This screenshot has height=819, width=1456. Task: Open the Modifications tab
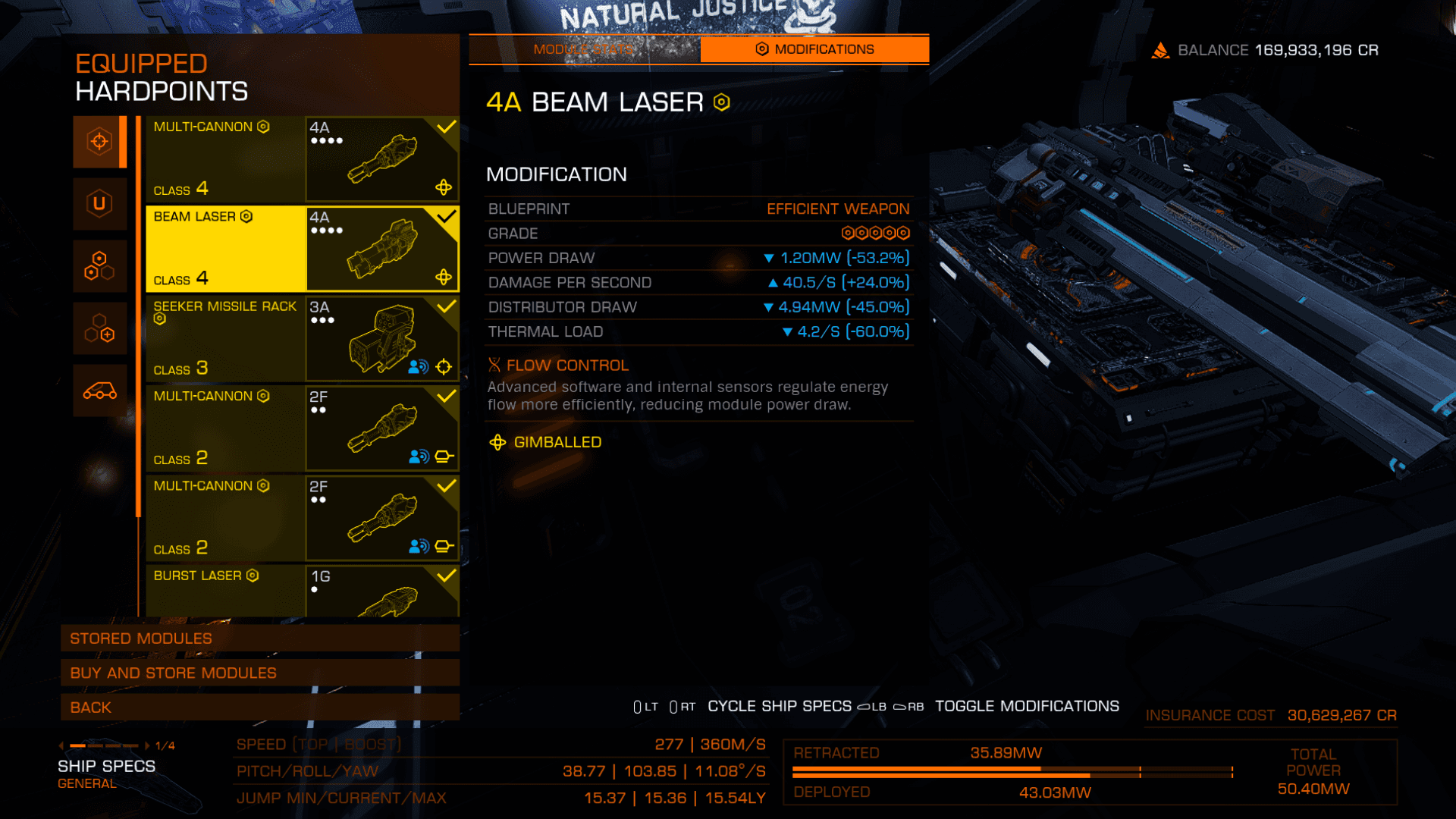coord(814,49)
